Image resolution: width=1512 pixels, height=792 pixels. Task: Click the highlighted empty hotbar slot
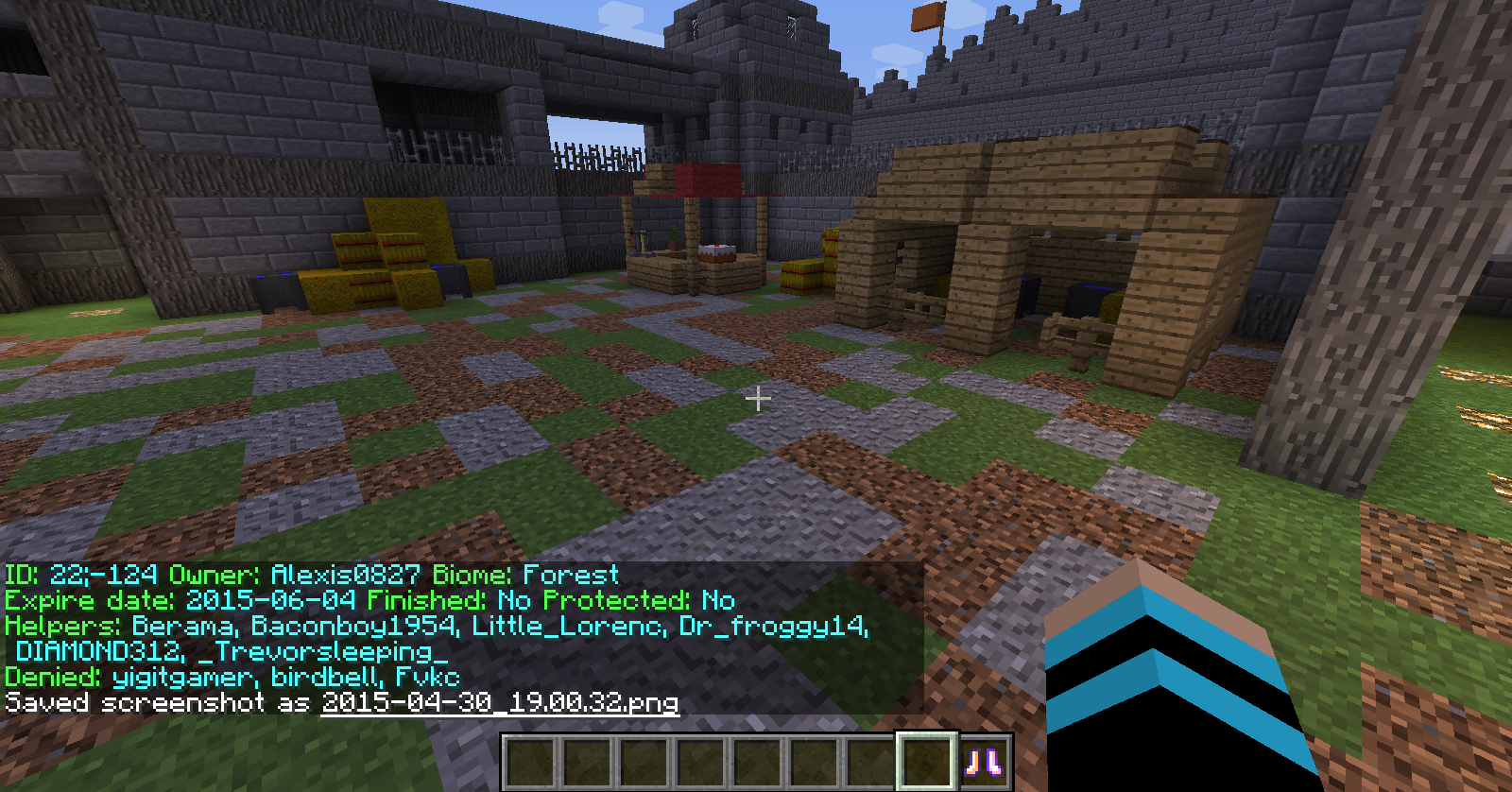pyautogui.click(x=926, y=762)
